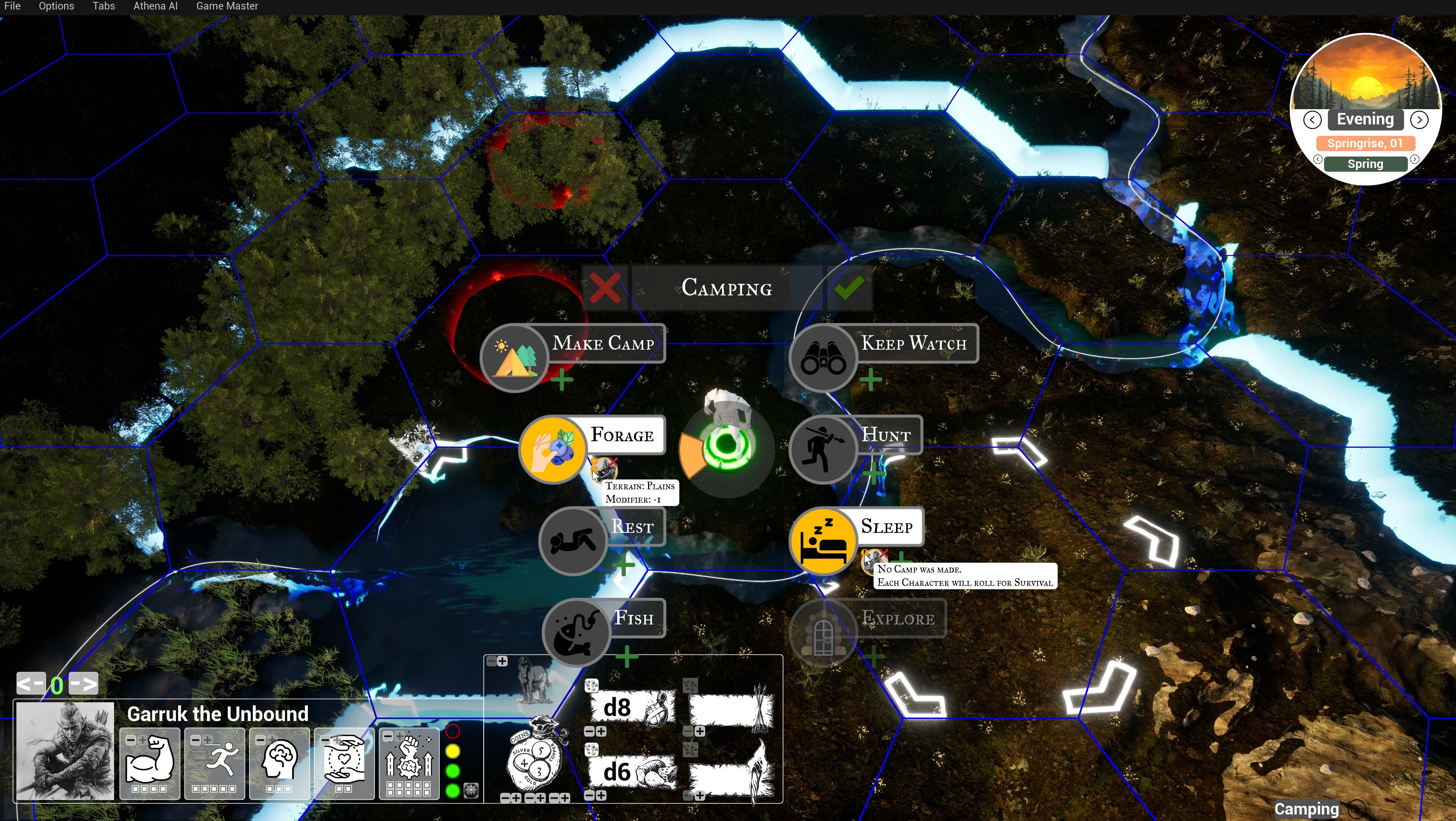Click Garruk the Unbound's portrait

click(x=65, y=751)
